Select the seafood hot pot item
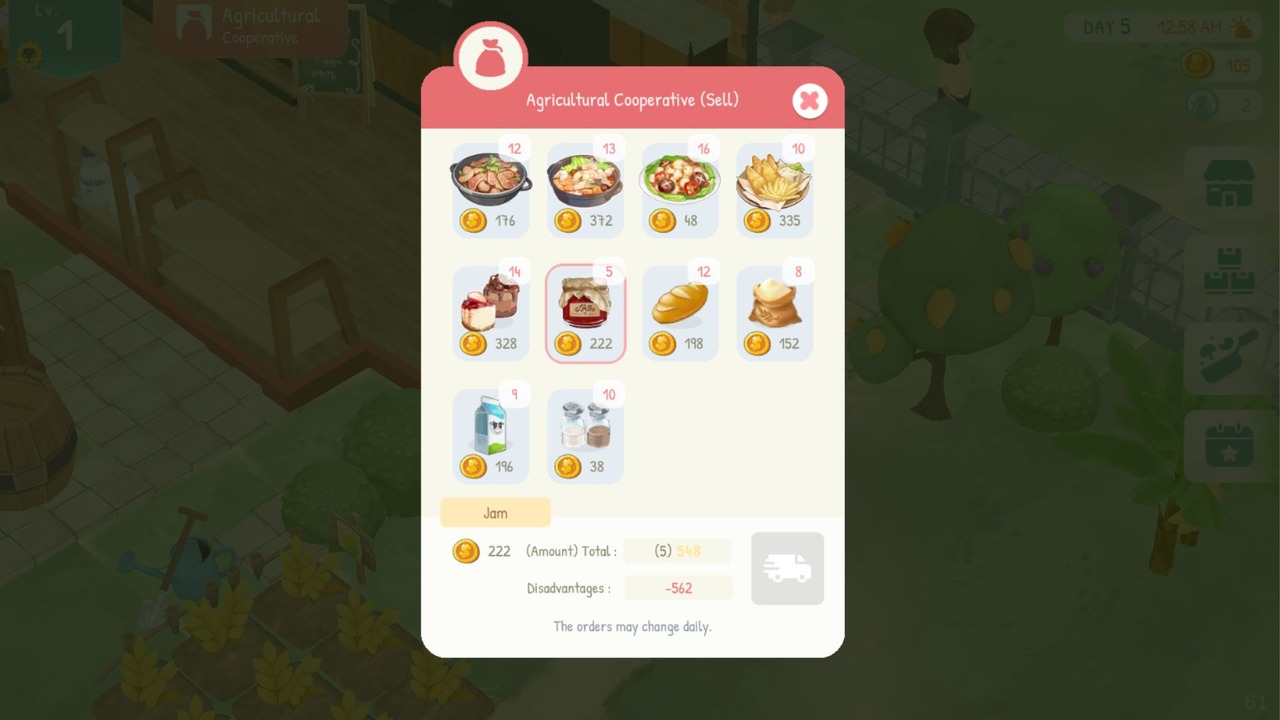Viewport: 1280px width, 720px height. 585,188
